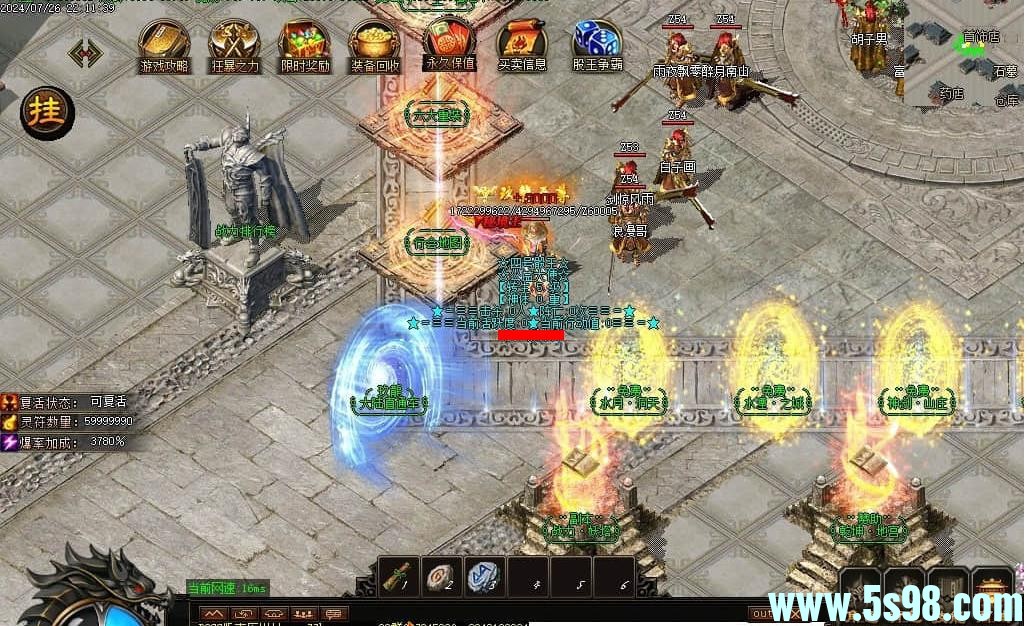The height and width of the screenshot is (626, 1027).
Task: Collapse the top icon bar arrow
Action: (86, 52)
